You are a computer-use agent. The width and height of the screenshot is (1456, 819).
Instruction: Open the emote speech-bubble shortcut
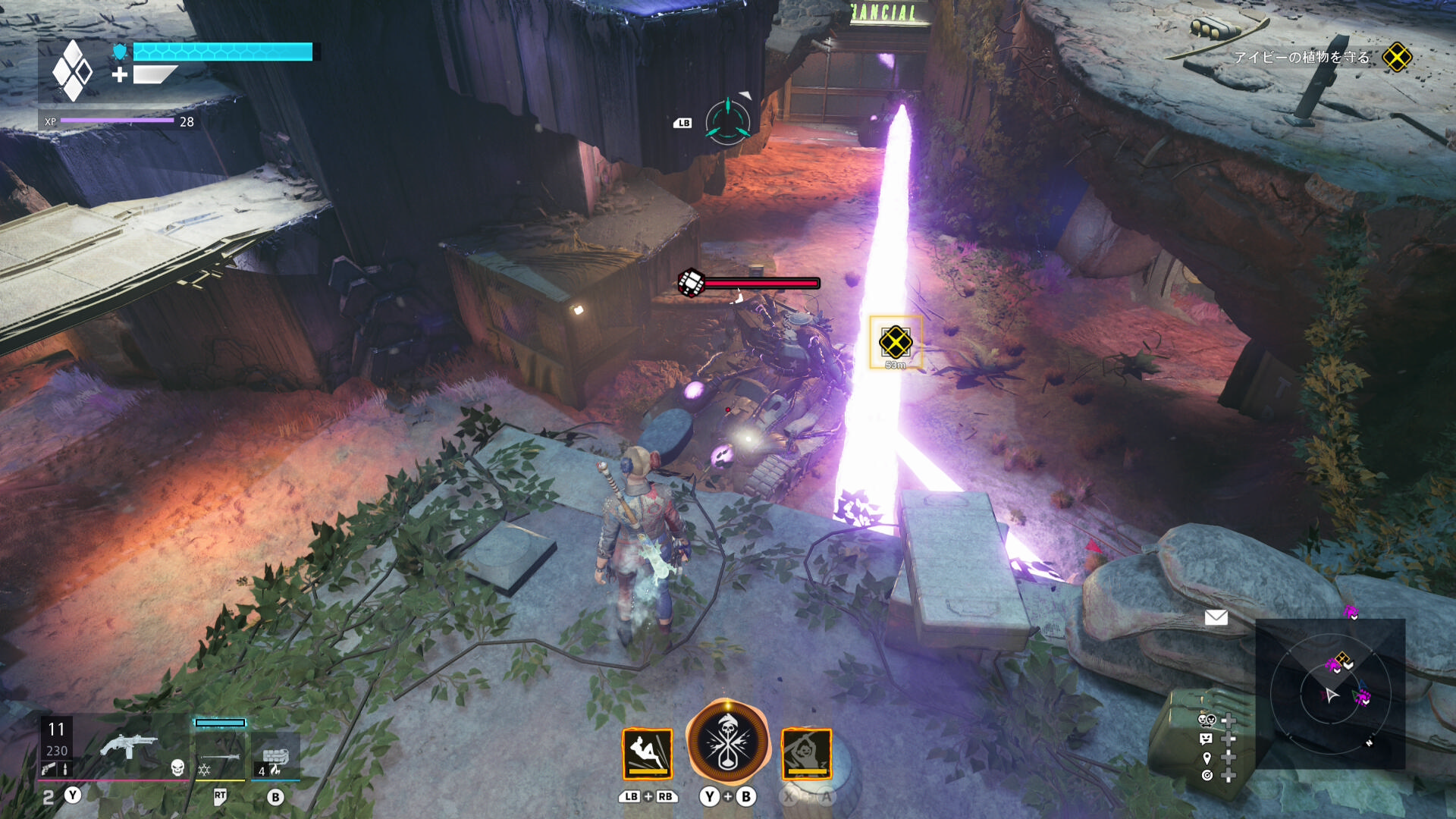(x=1206, y=739)
